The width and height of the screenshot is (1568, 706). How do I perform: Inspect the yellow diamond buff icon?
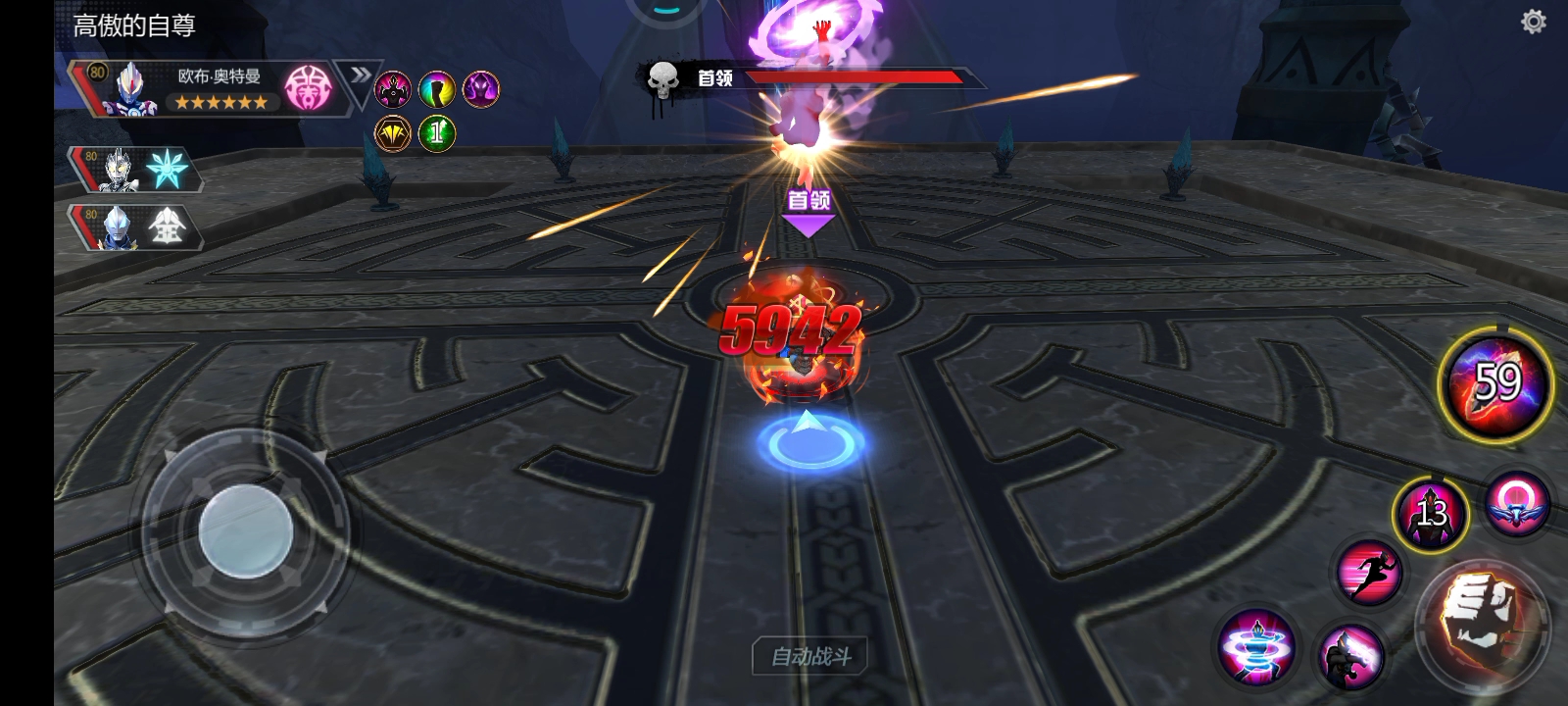392,132
